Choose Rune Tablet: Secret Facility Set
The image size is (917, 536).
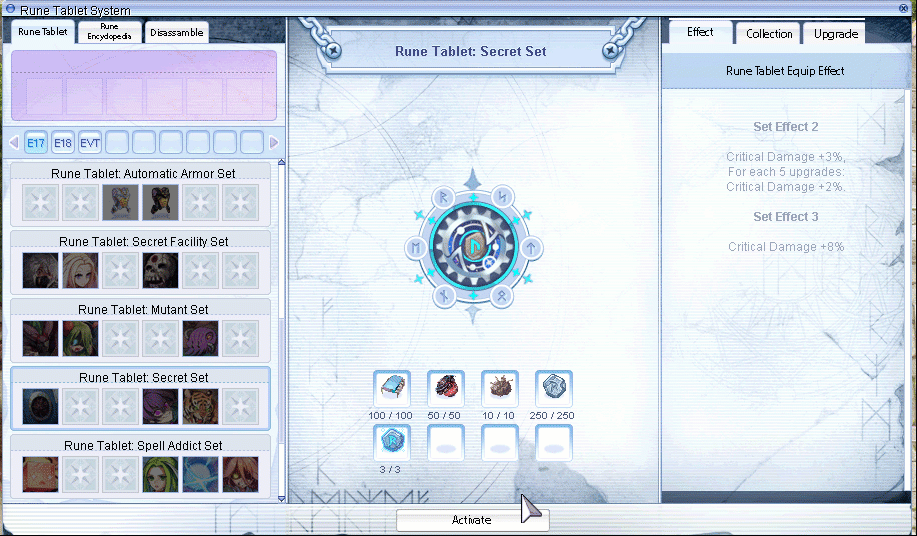[x=143, y=242]
